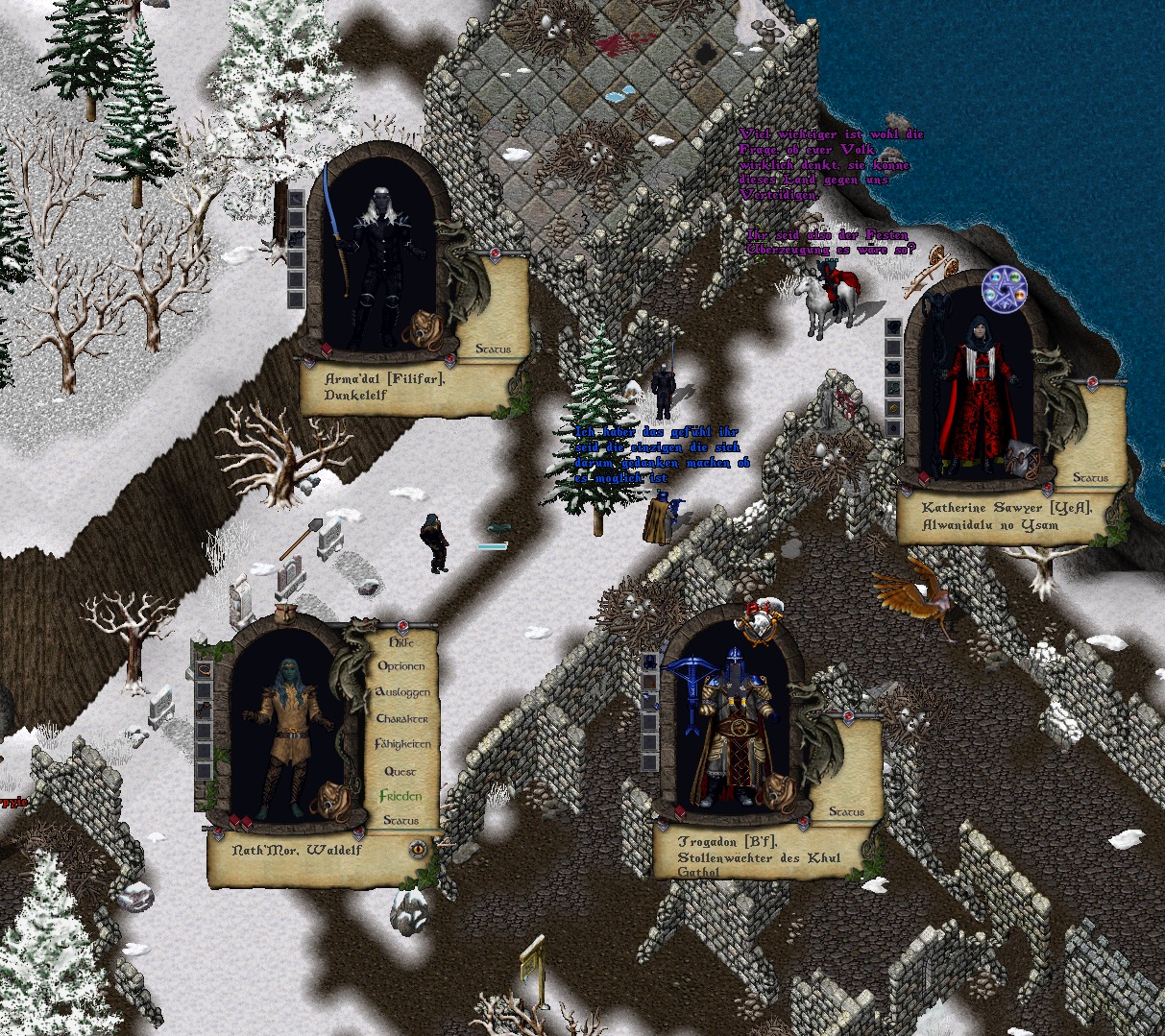This screenshot has height=1036, width=1165.
Task: Open the Charakter sheet
Action: (401, 718)
